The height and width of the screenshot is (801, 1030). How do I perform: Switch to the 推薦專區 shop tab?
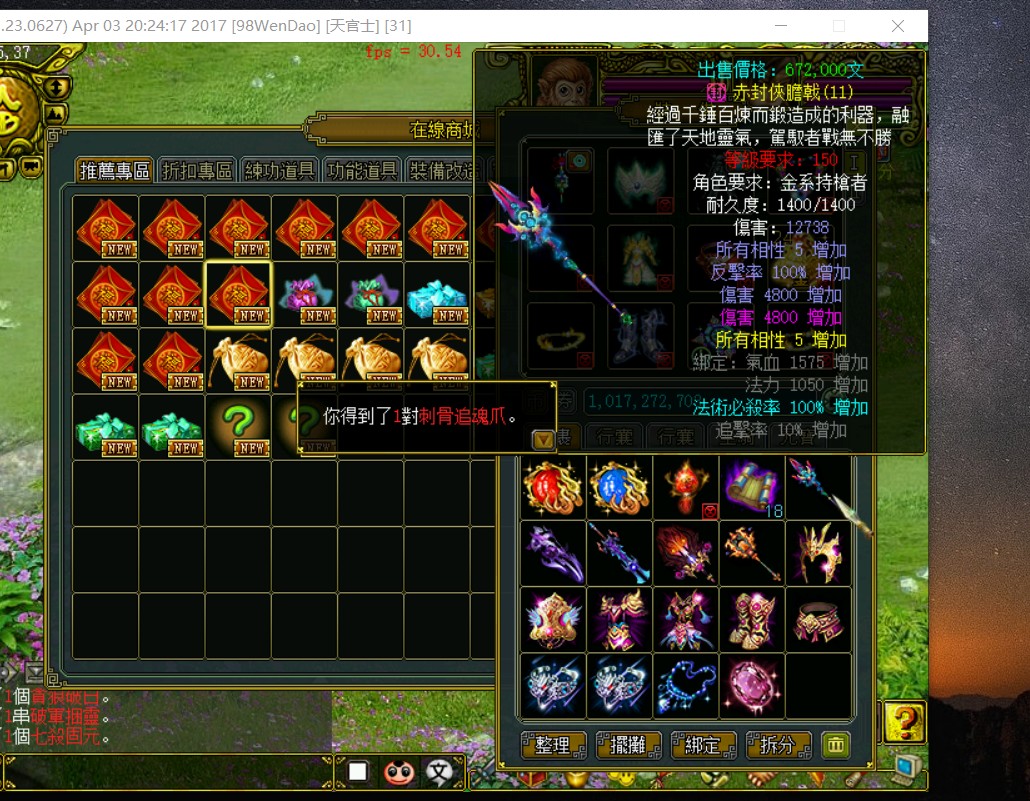[x=115, y=171]
